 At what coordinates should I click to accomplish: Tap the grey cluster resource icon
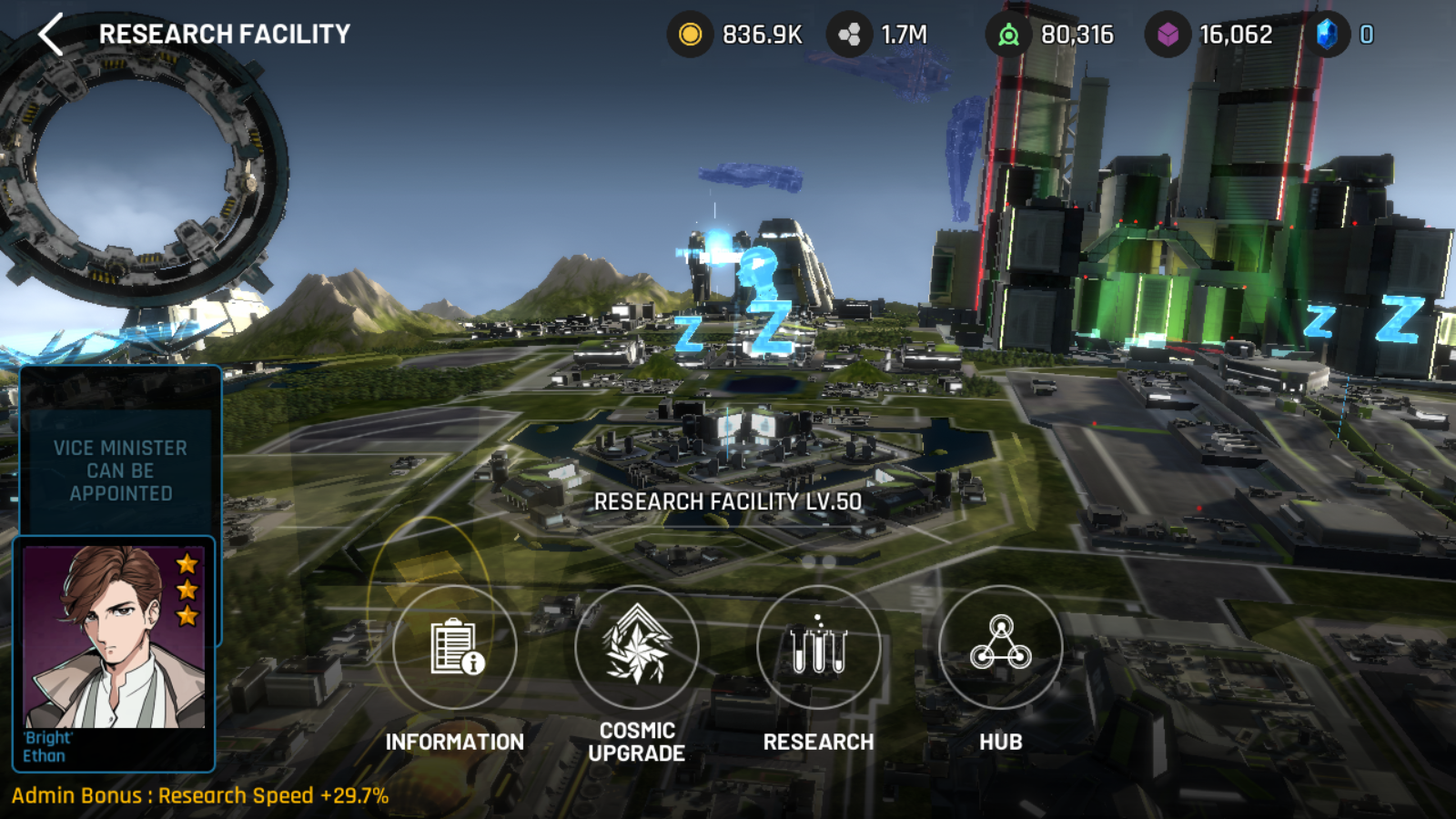(849, 35)
